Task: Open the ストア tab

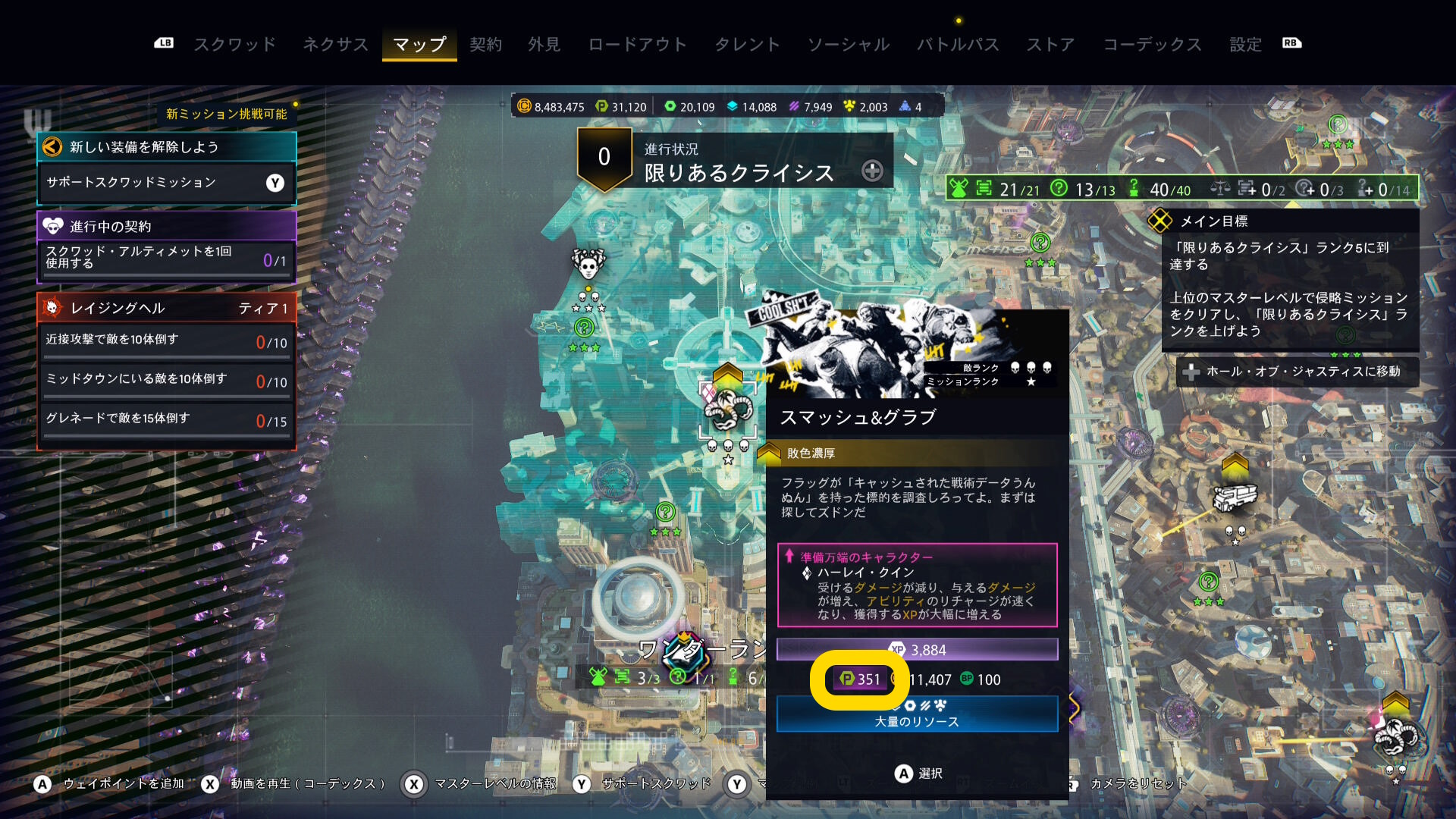Action: (x=1050, y=45)
